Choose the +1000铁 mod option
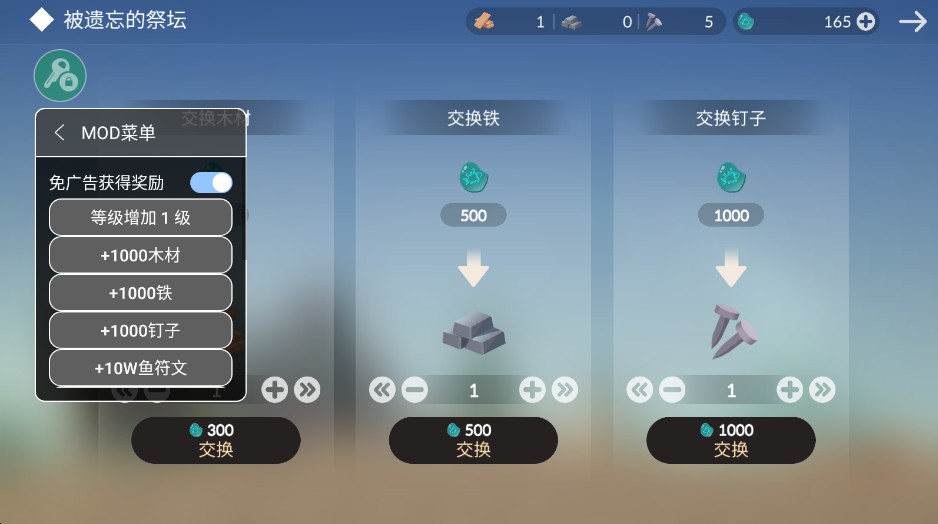 coord(141,293)
